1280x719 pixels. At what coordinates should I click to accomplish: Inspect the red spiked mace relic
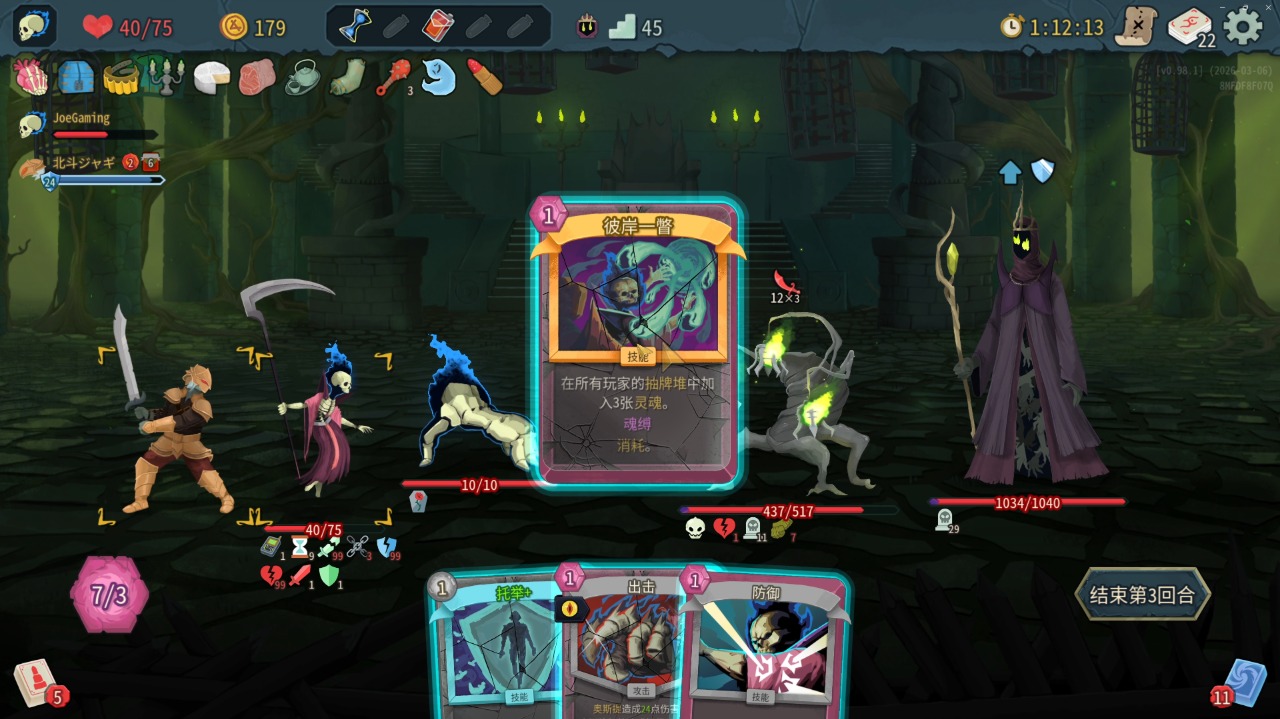click(x=390, y=78)
